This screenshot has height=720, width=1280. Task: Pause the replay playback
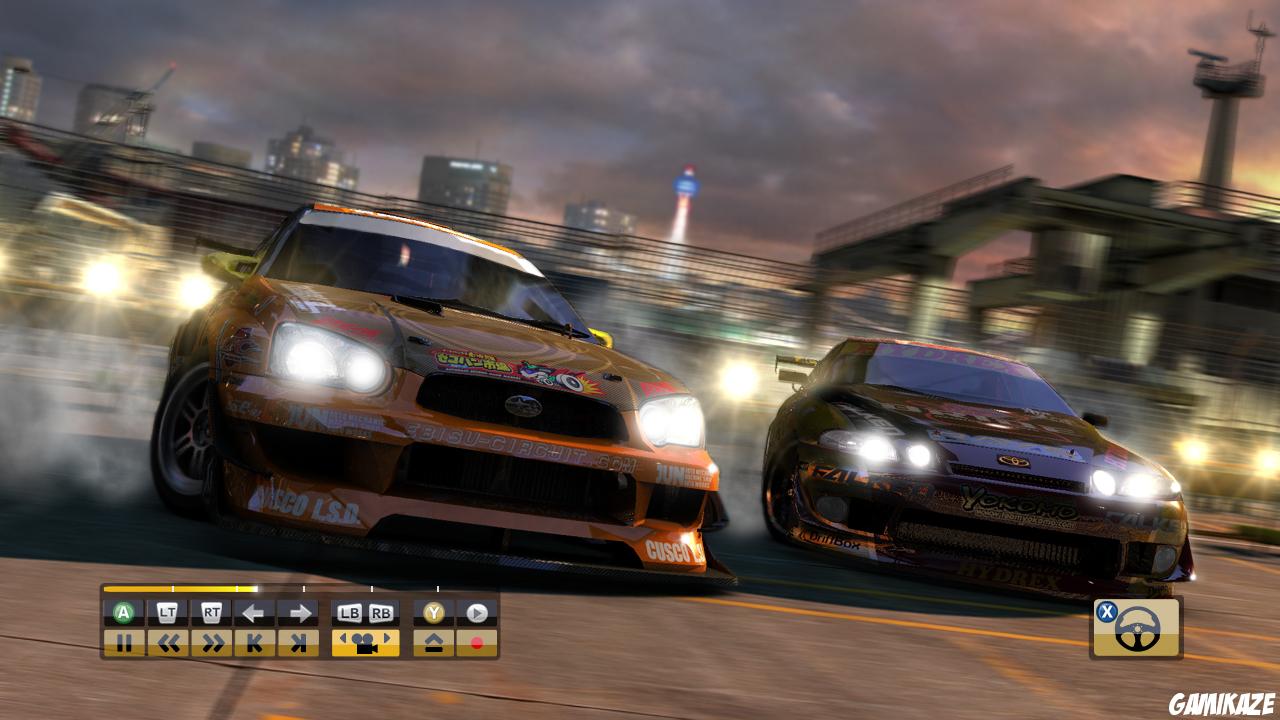tap(125, 641)
